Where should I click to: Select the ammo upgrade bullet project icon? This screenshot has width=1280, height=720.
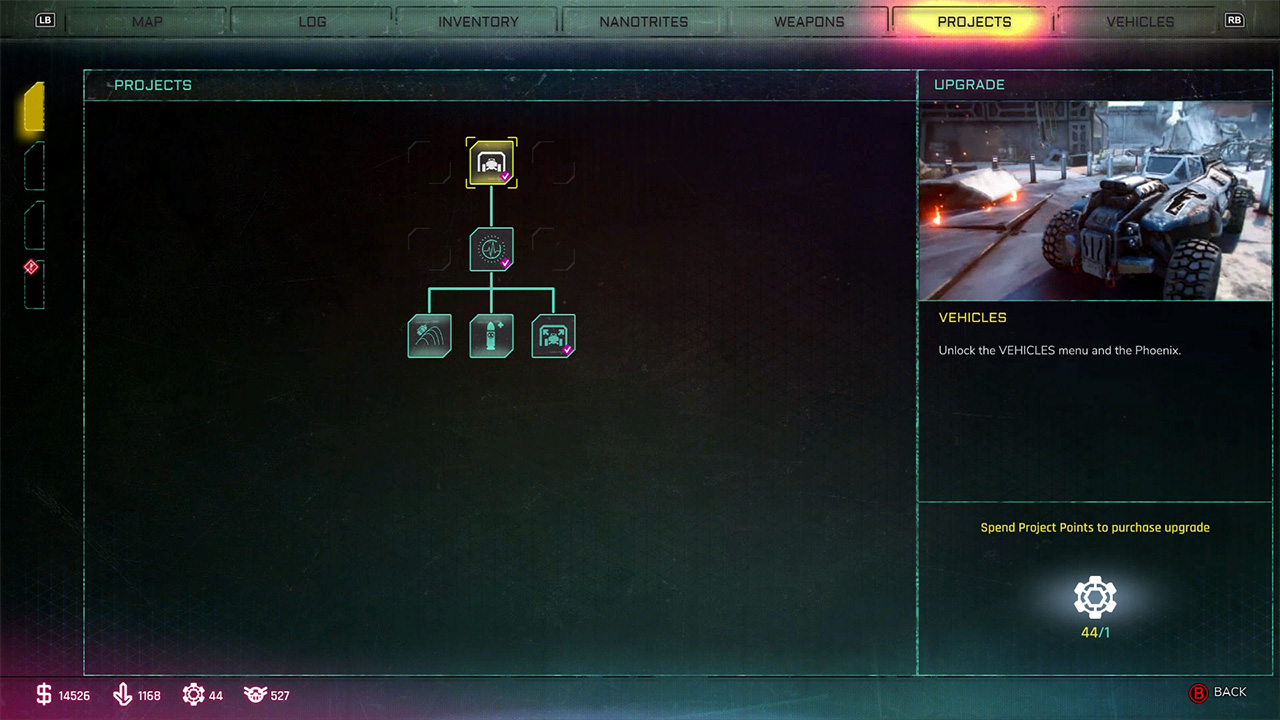click(x=491, y=335)
